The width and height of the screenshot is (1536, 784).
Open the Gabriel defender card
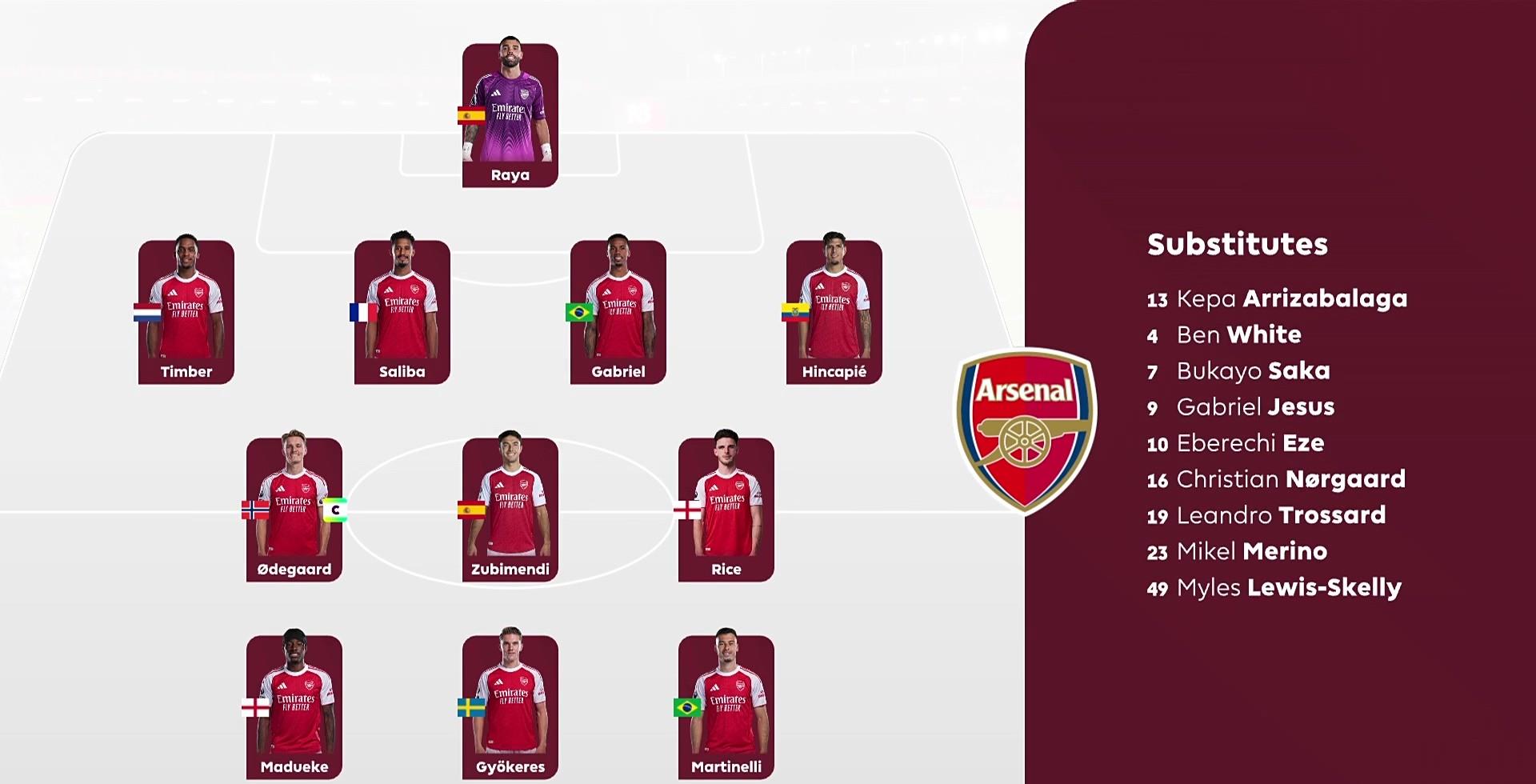(618, 312)
